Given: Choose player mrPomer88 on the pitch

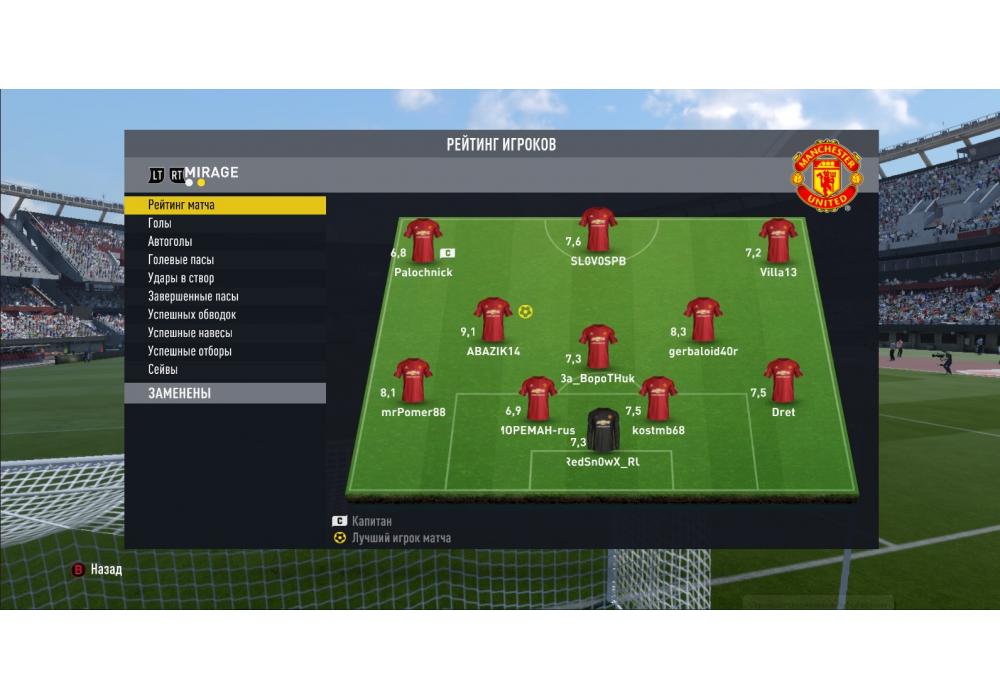Looking at the screenshot, I should 413,381.
